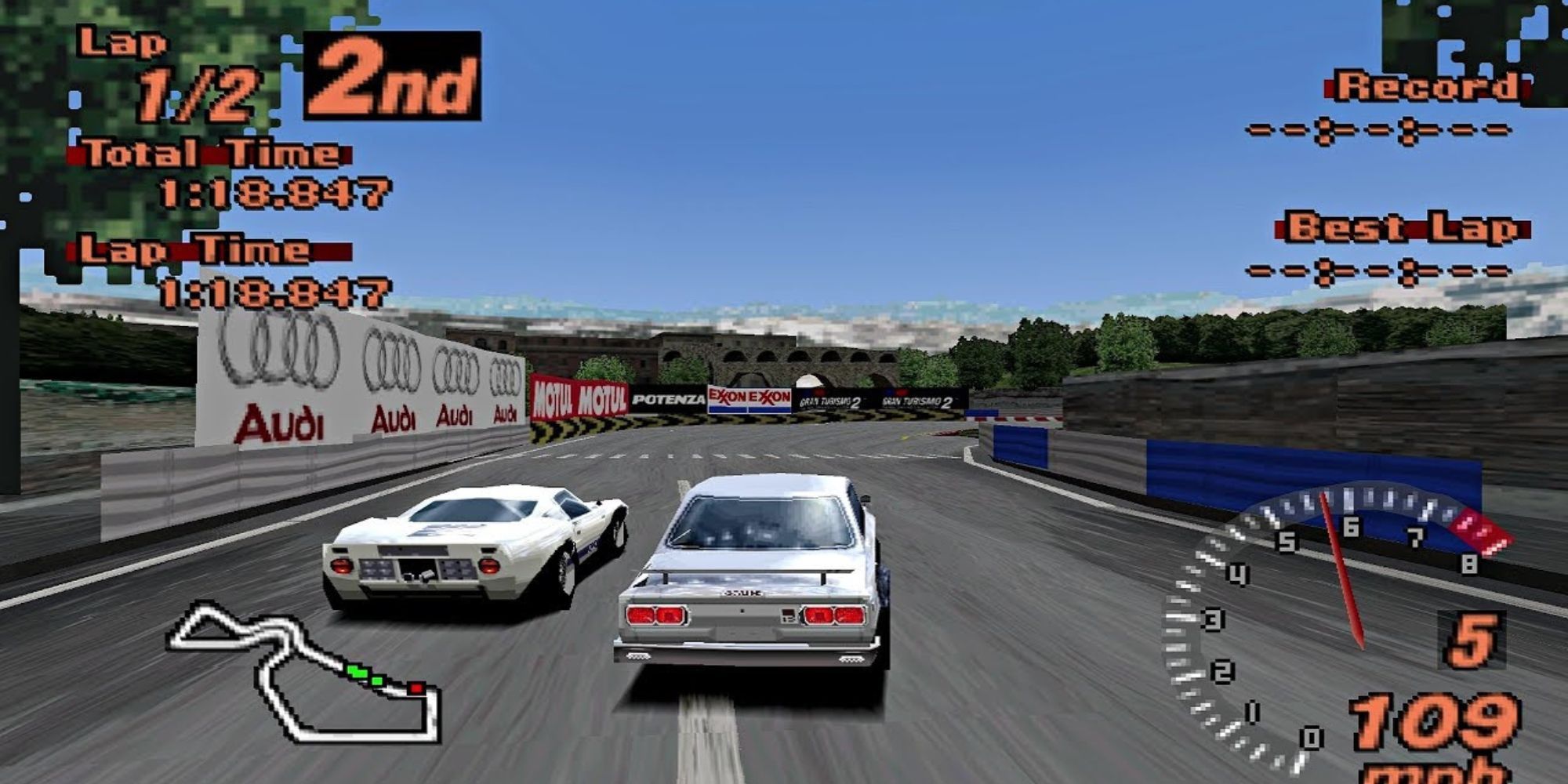The height and width of the screenshot is (784, 1568).
Task: Click the number 6 on the tachometer scale
Action: (1350, 527)
